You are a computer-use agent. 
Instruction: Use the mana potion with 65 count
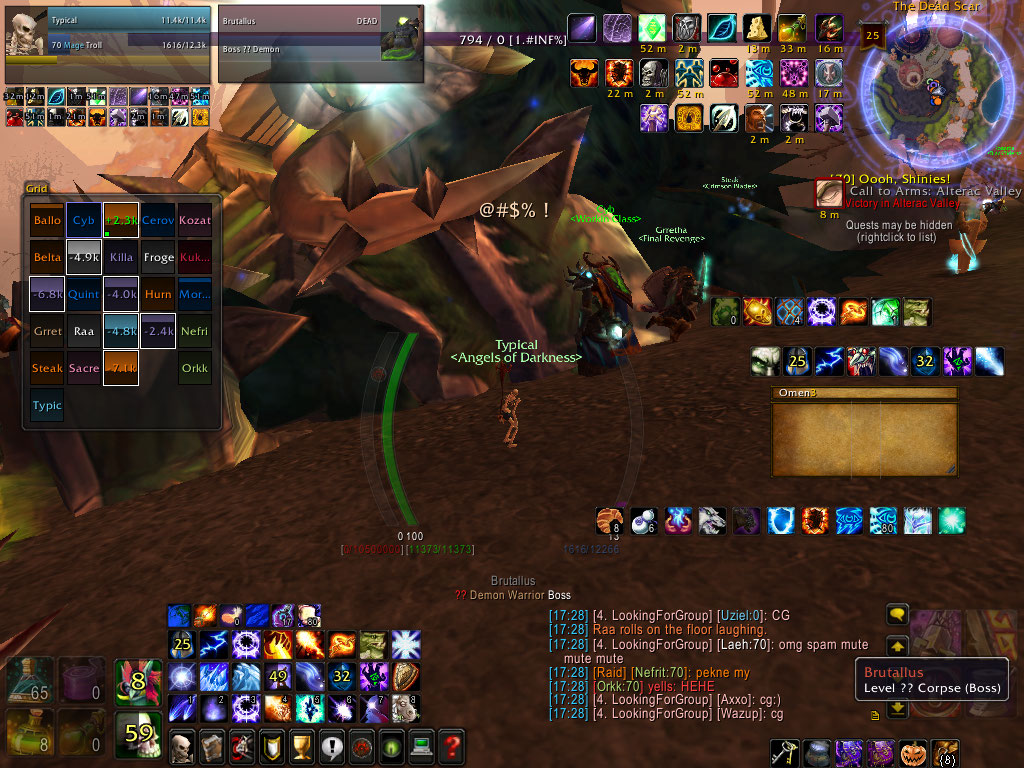[x=29, y=679]
